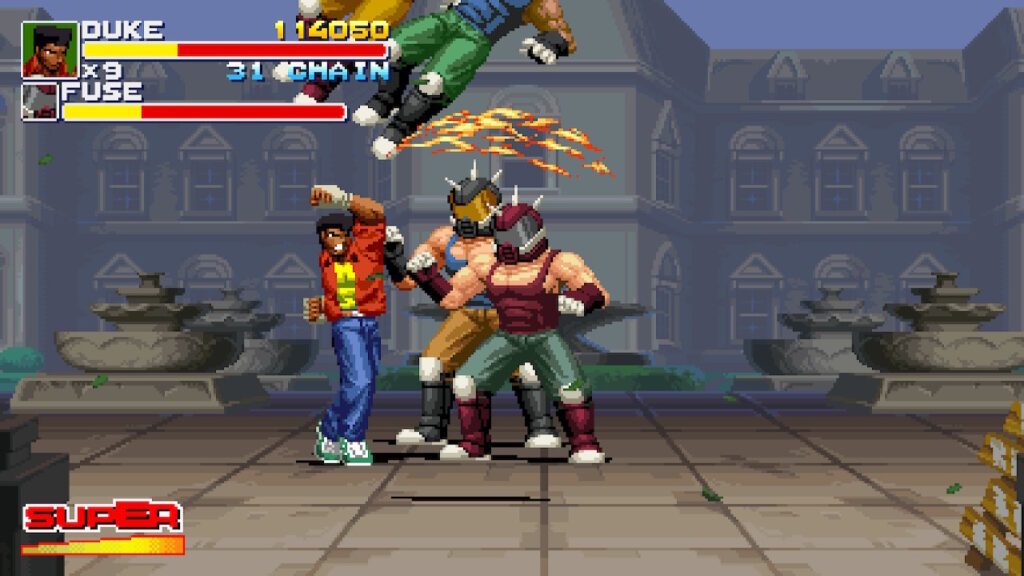Click Duke's player portrait icon
This screenshot has height=576, width=1024.
(50, 50)
